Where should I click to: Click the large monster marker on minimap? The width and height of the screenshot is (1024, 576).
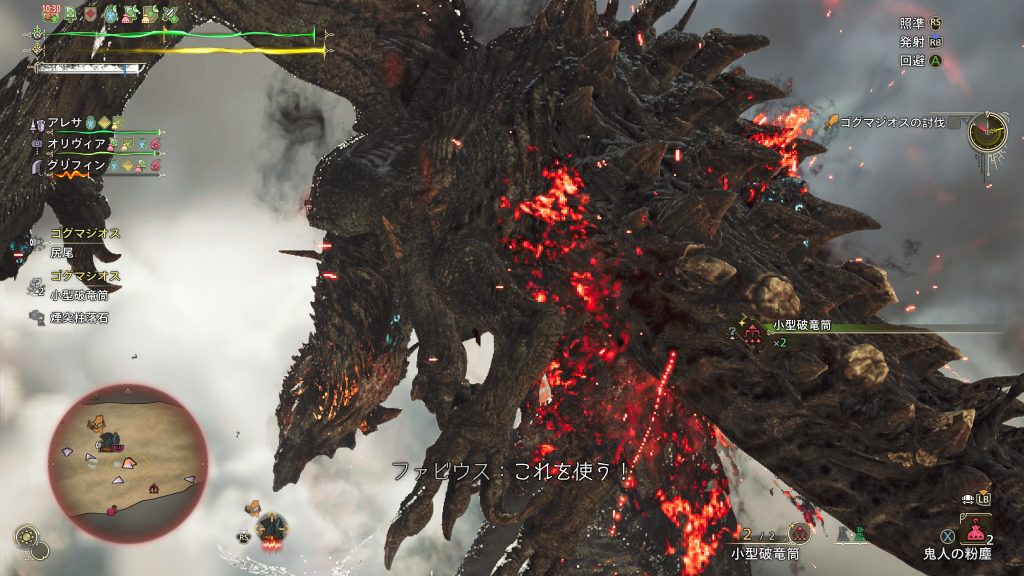[x=113, y=442]
